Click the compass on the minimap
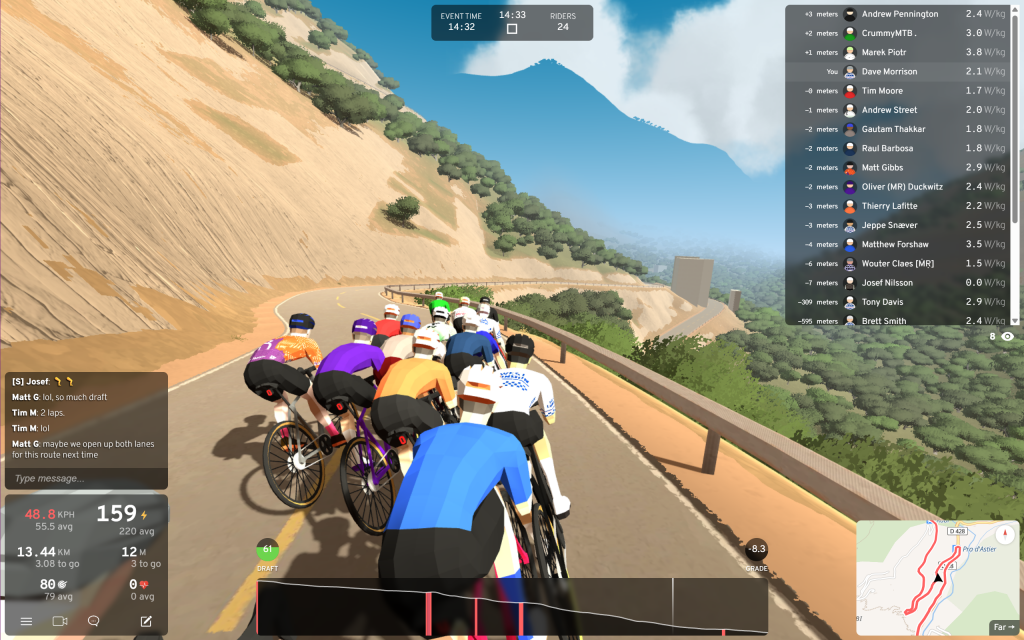This screenshot has height=640, width=1024. tap(1001, 534)
